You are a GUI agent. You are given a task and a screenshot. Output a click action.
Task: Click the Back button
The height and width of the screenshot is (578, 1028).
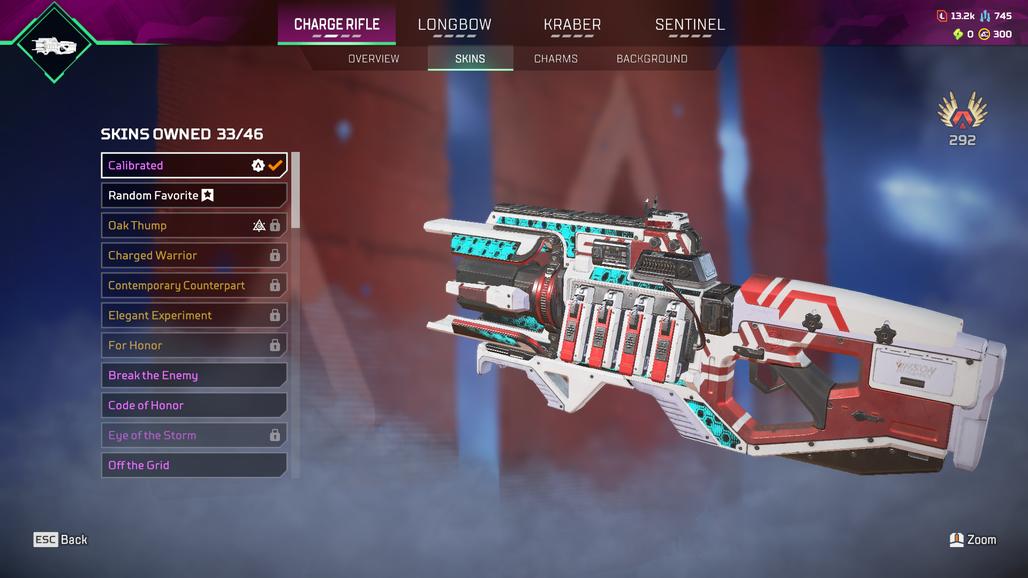[61, 540]
